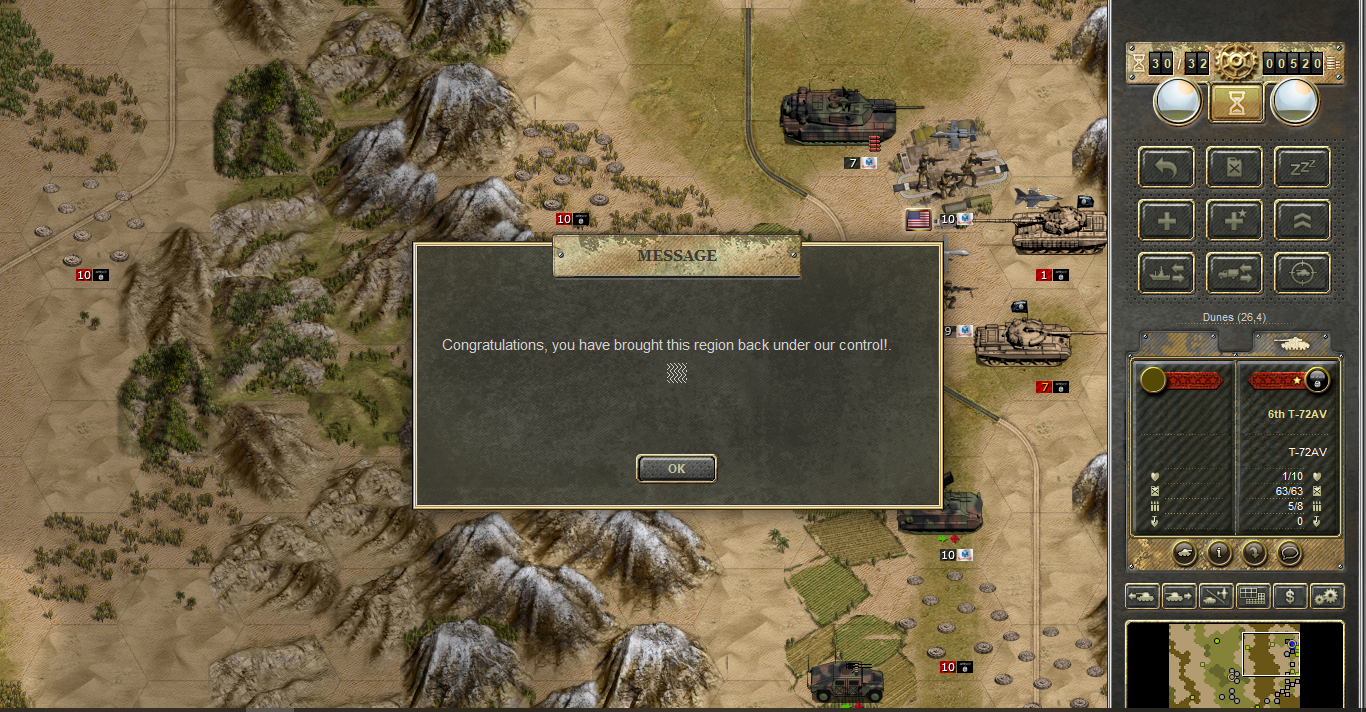
Task: Click the ship embark button
Action: coord(1166,273)
